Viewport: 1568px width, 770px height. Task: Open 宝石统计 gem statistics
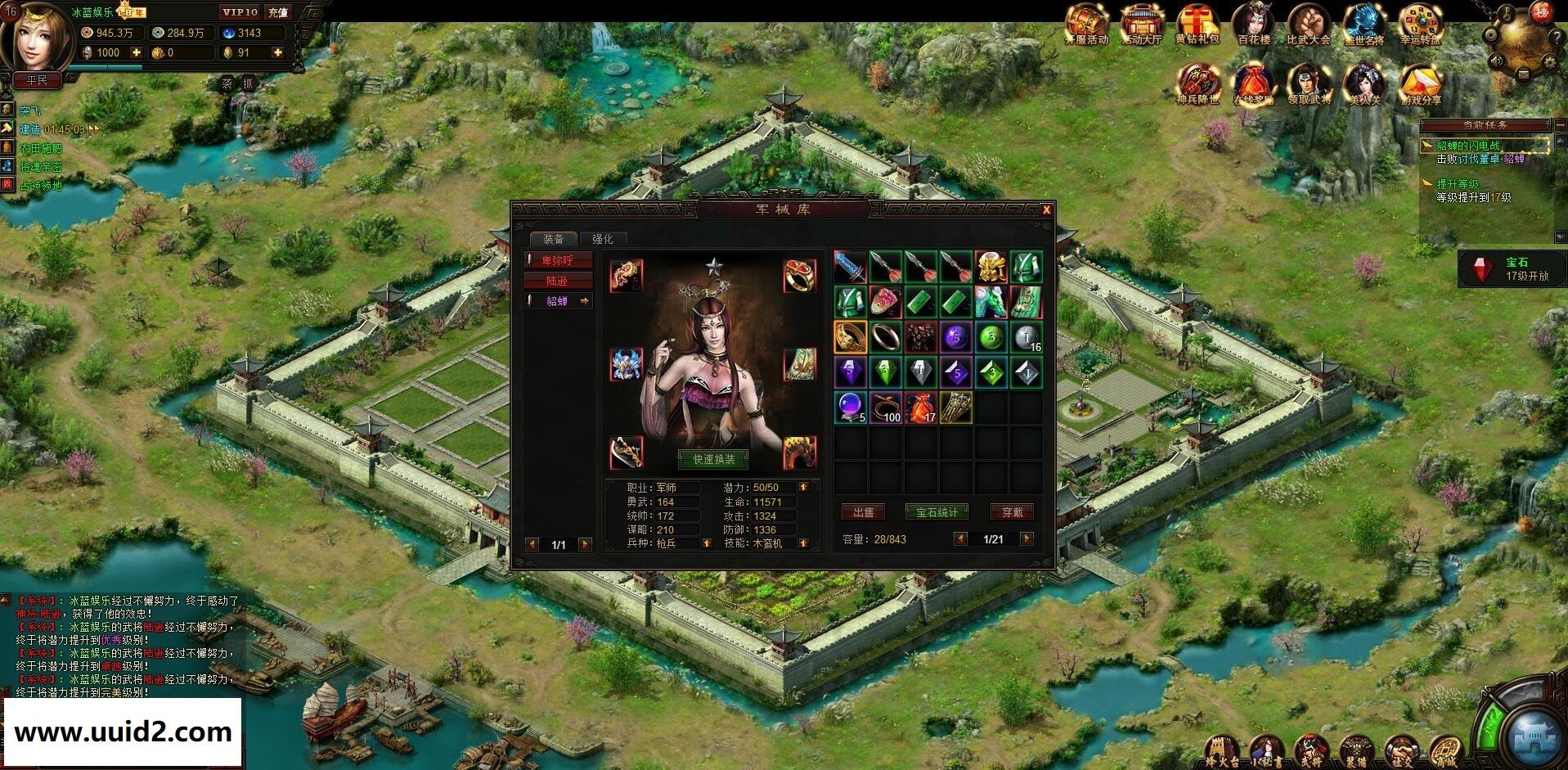(937, 512)
